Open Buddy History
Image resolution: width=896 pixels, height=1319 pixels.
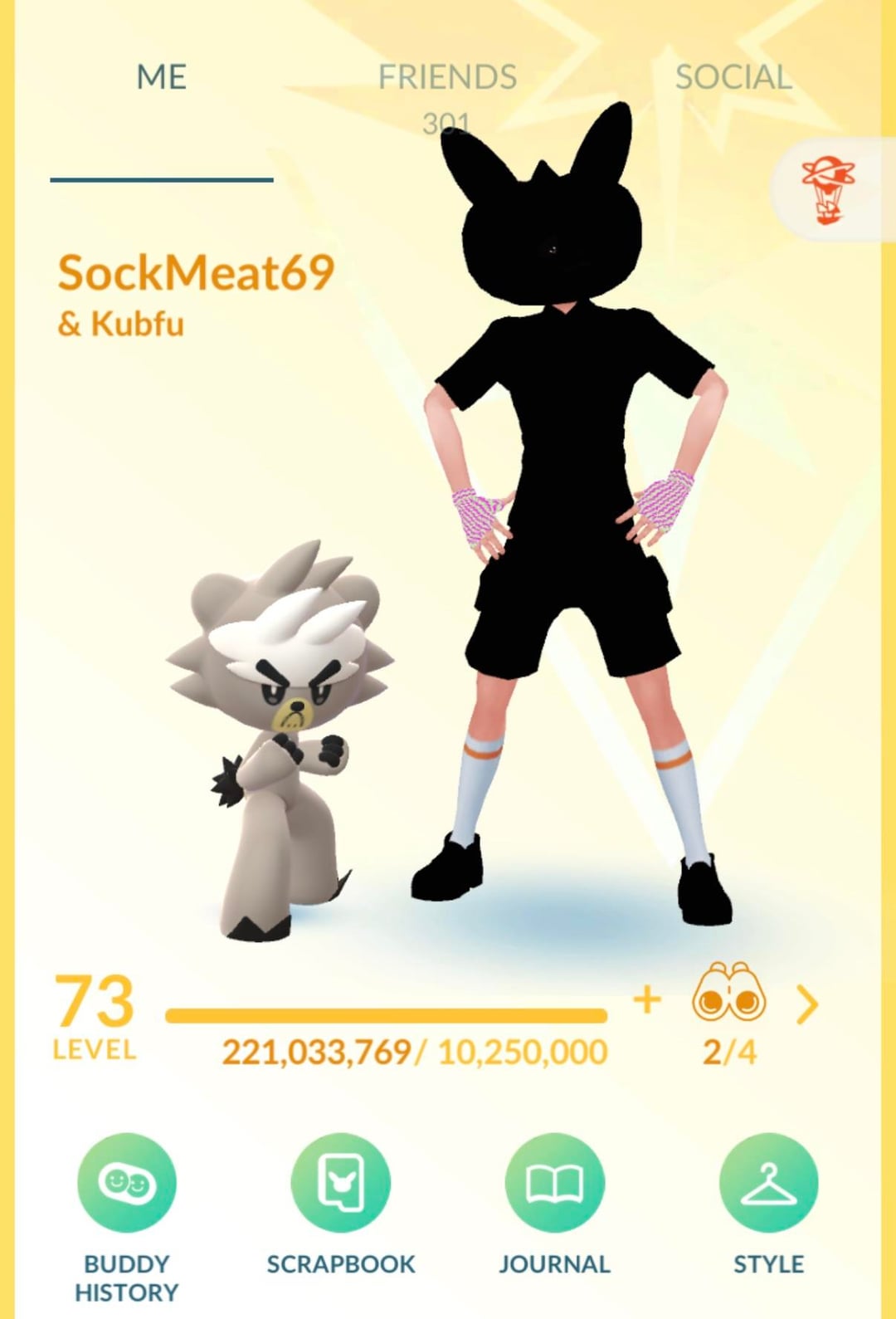[x=127, y=1182]
